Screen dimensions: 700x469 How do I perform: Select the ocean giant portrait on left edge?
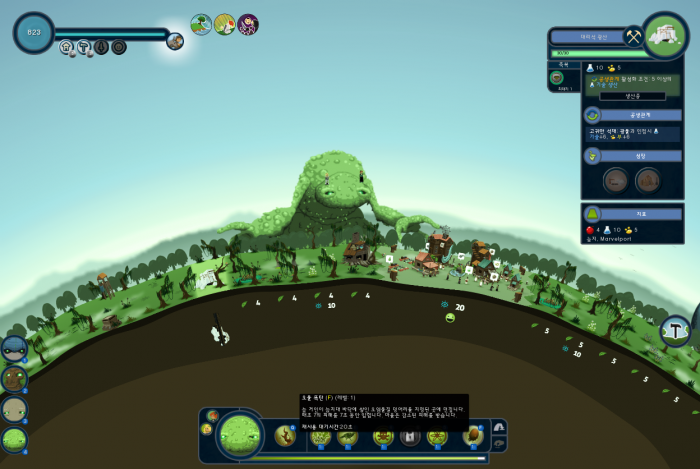point(14,350)
